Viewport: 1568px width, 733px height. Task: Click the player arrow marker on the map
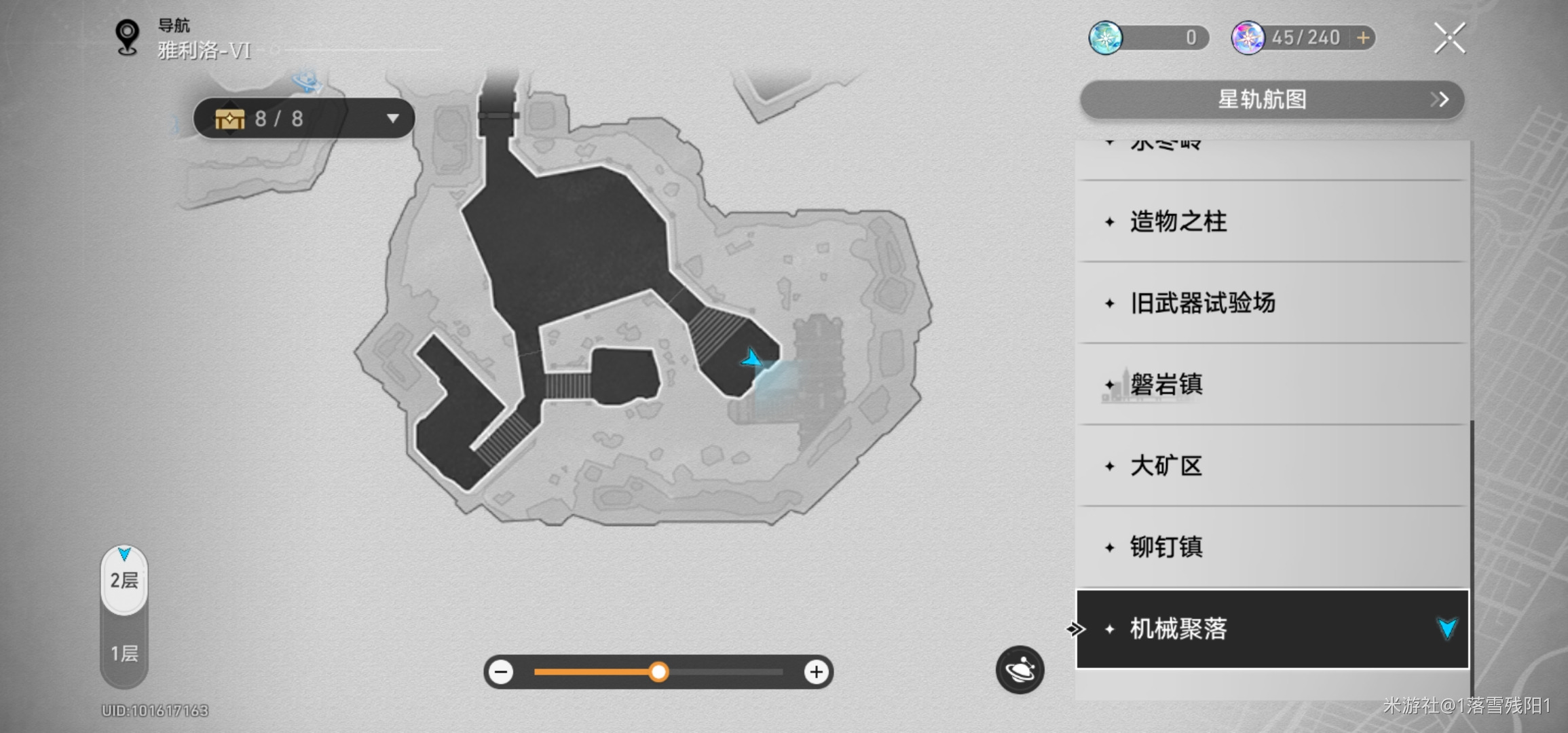pyautogui.click(x=752, y=358)
